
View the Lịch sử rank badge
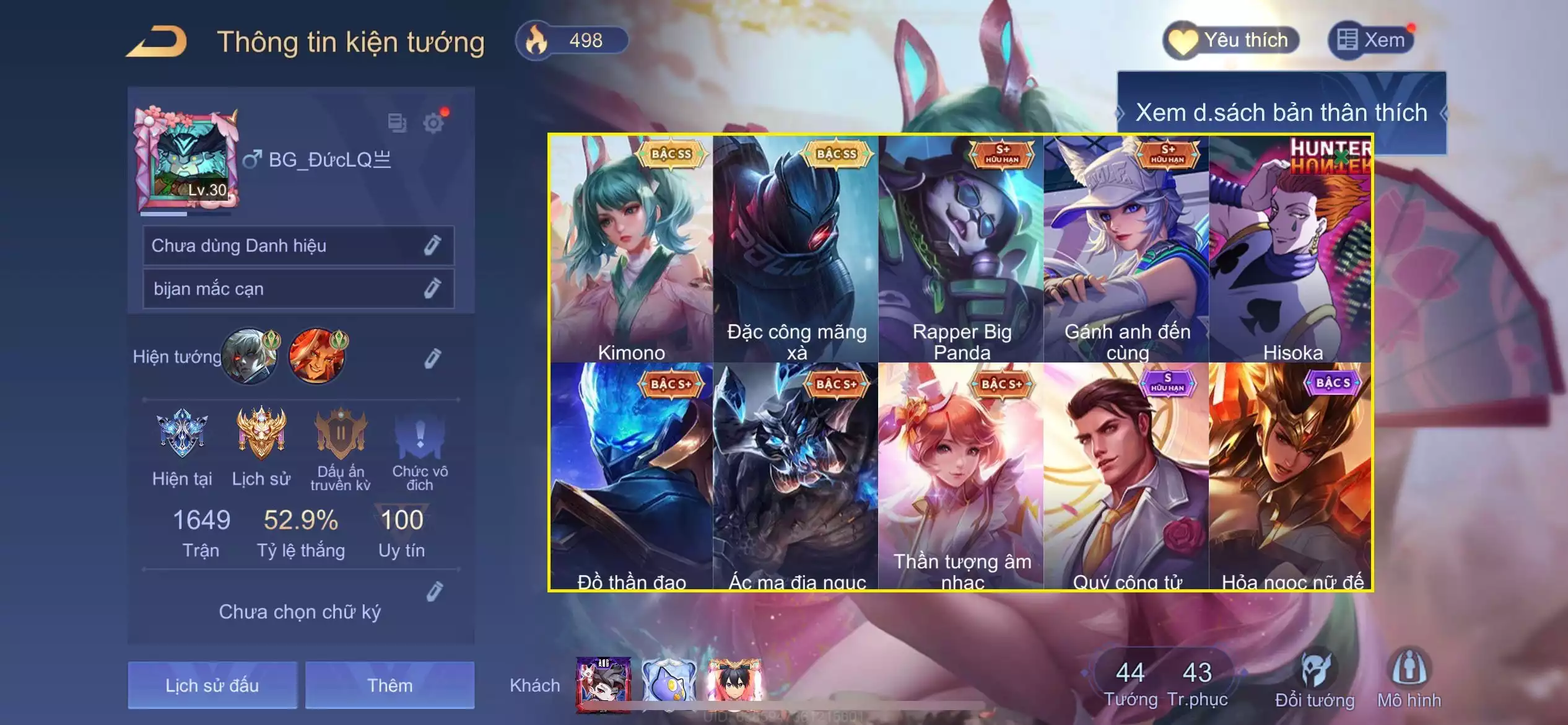(261, 434)
